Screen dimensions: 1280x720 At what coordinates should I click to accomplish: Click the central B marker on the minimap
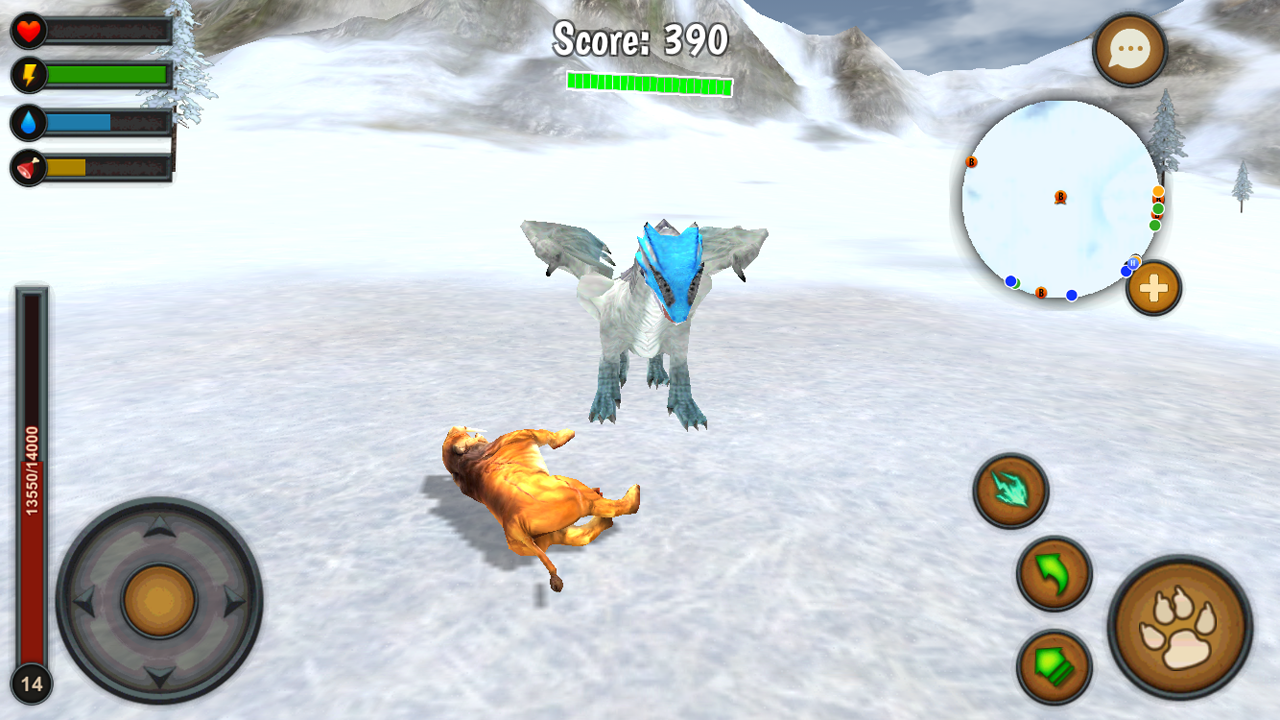[x=1061, y=195]
